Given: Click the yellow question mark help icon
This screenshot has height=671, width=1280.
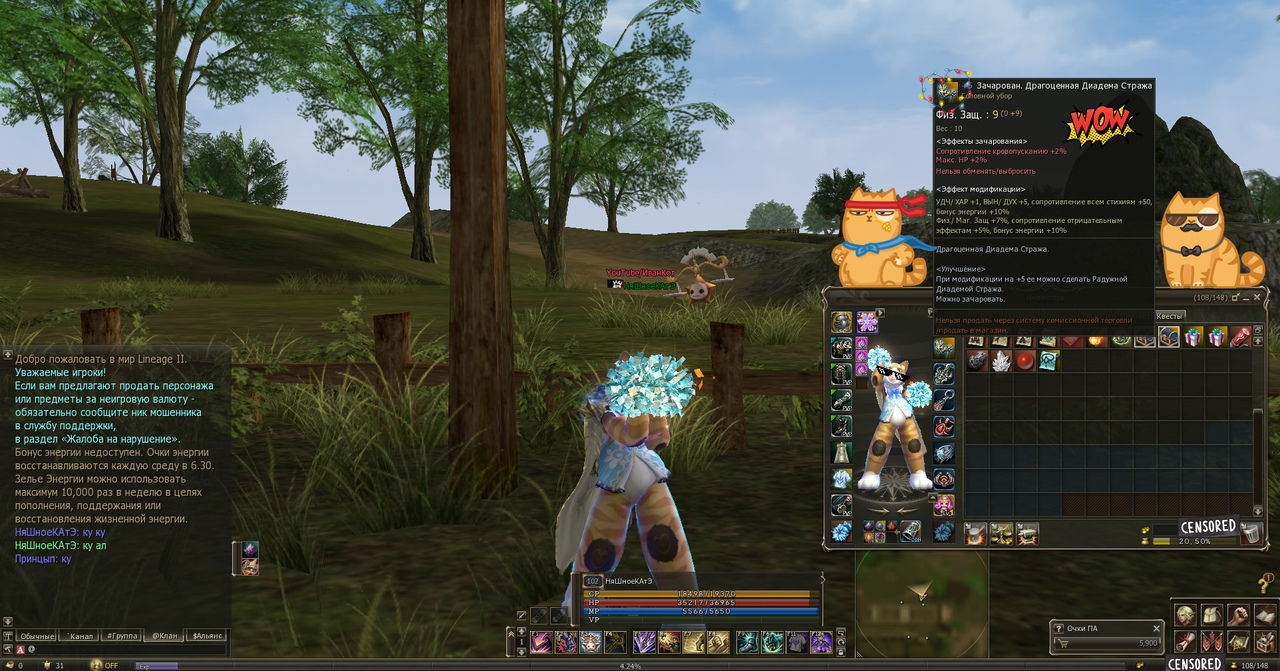Looking at the screenshot, I should [1264, 585].
